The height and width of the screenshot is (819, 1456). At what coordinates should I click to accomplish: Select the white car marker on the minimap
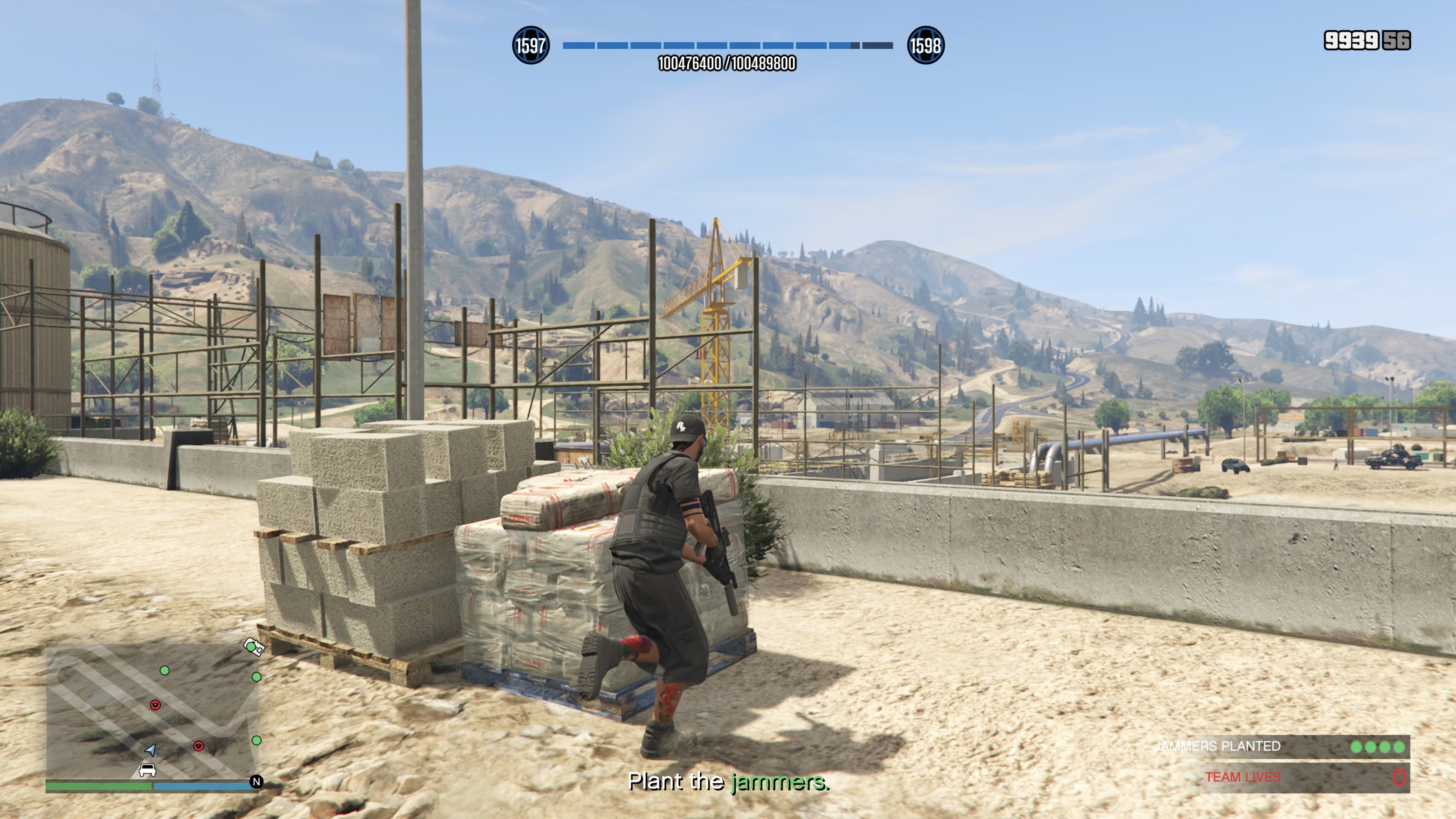[x=147, y=770]
